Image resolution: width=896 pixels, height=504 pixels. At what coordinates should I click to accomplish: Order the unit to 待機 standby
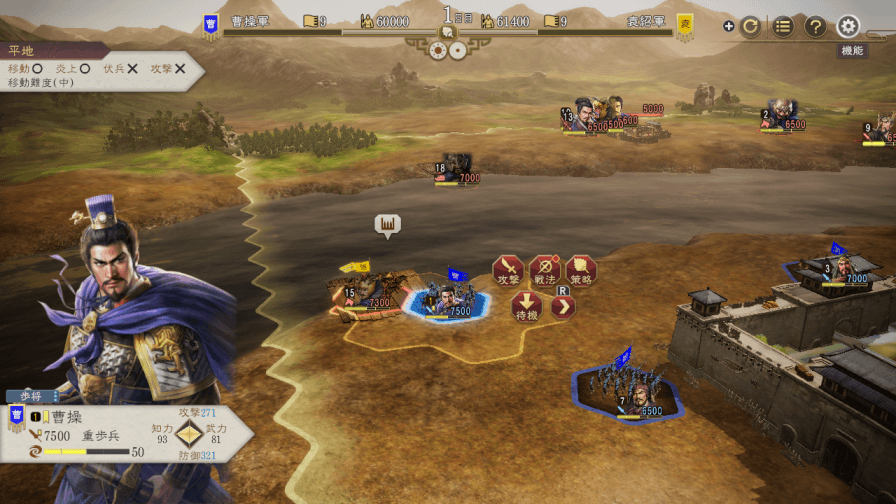pos(527,306)
